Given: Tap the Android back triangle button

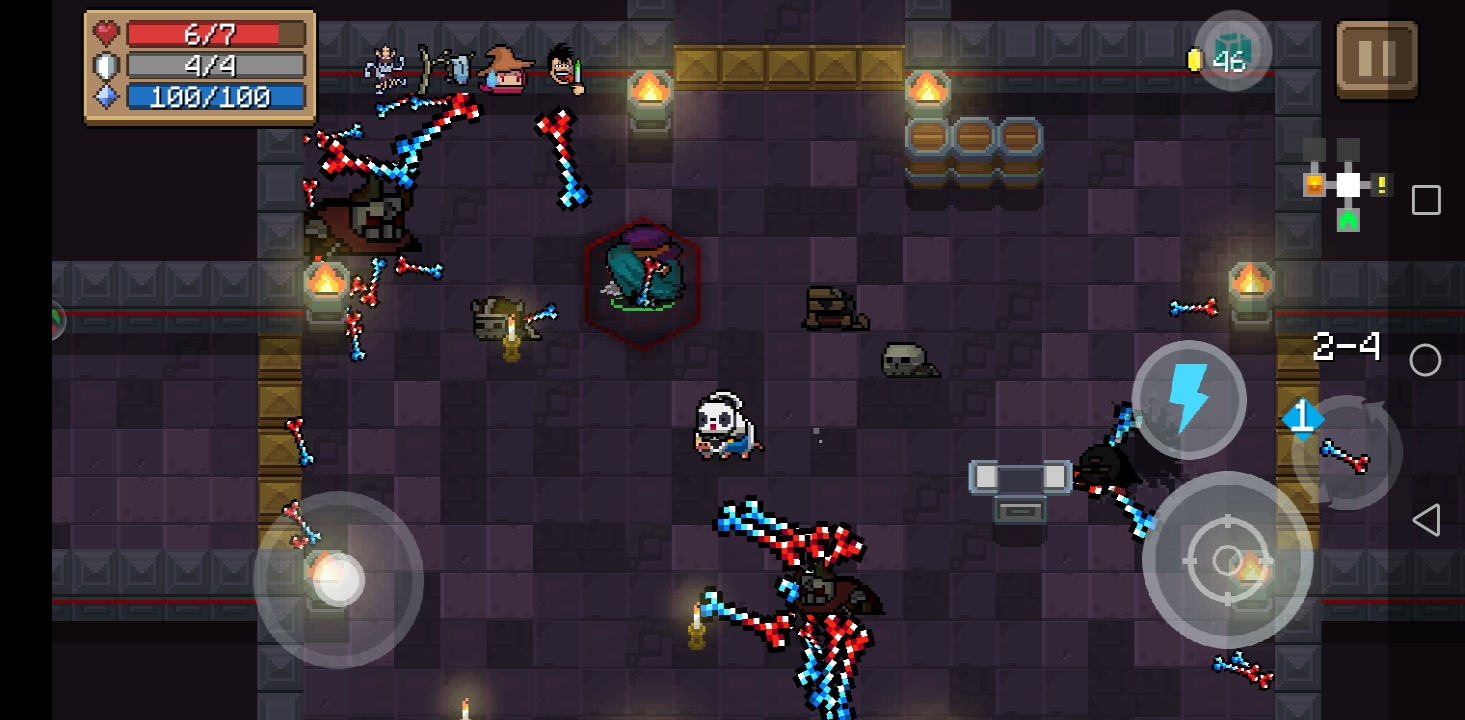Looking at the screenshot, I should pos(1426,520).
